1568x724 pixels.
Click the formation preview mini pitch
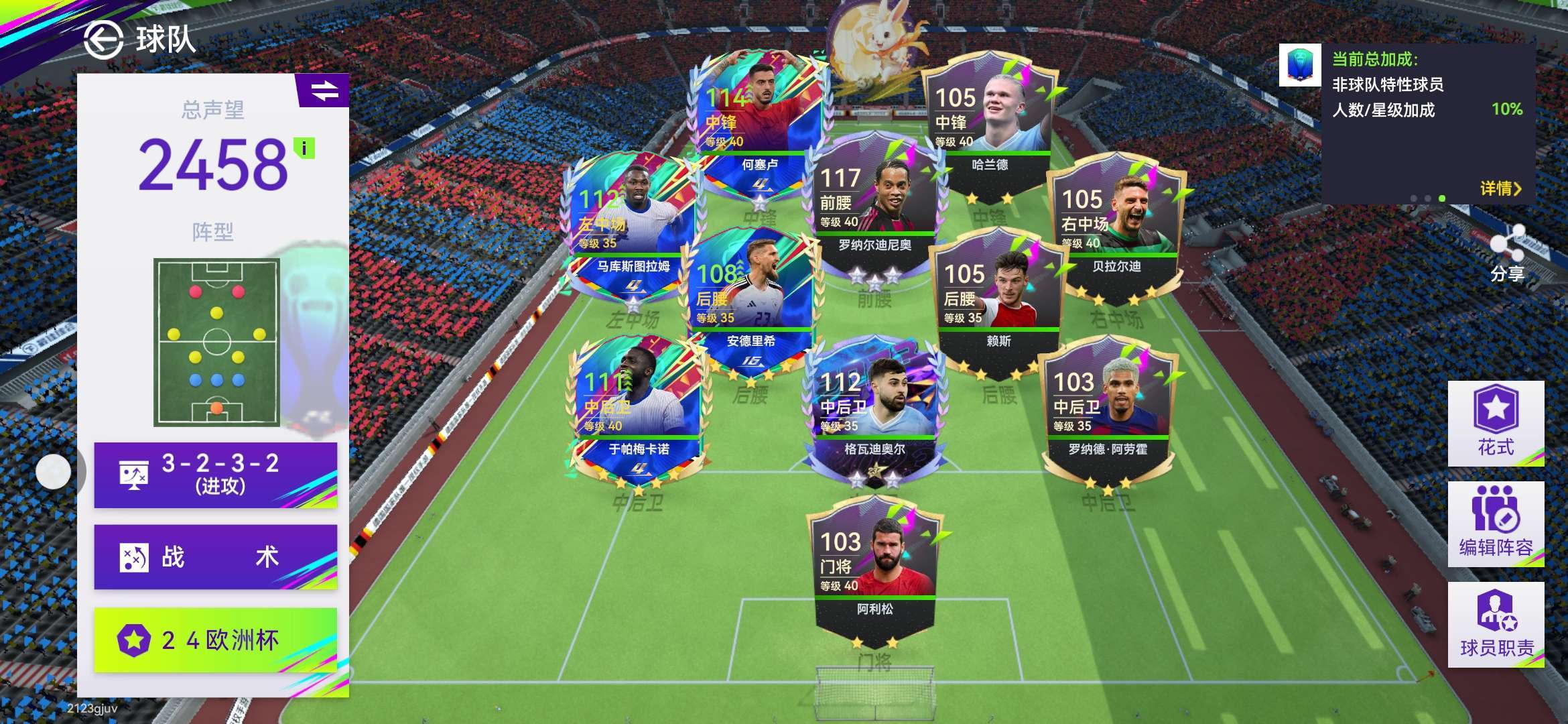click(x=216, y=342)
